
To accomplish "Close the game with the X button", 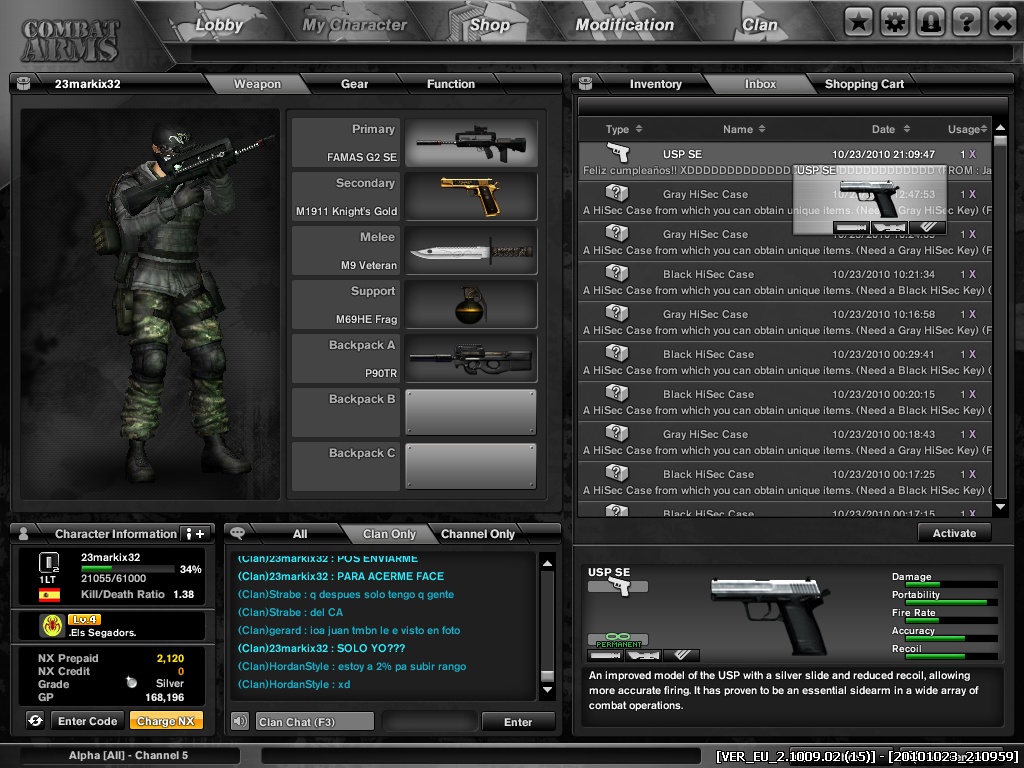I will tap(1002, 21).
